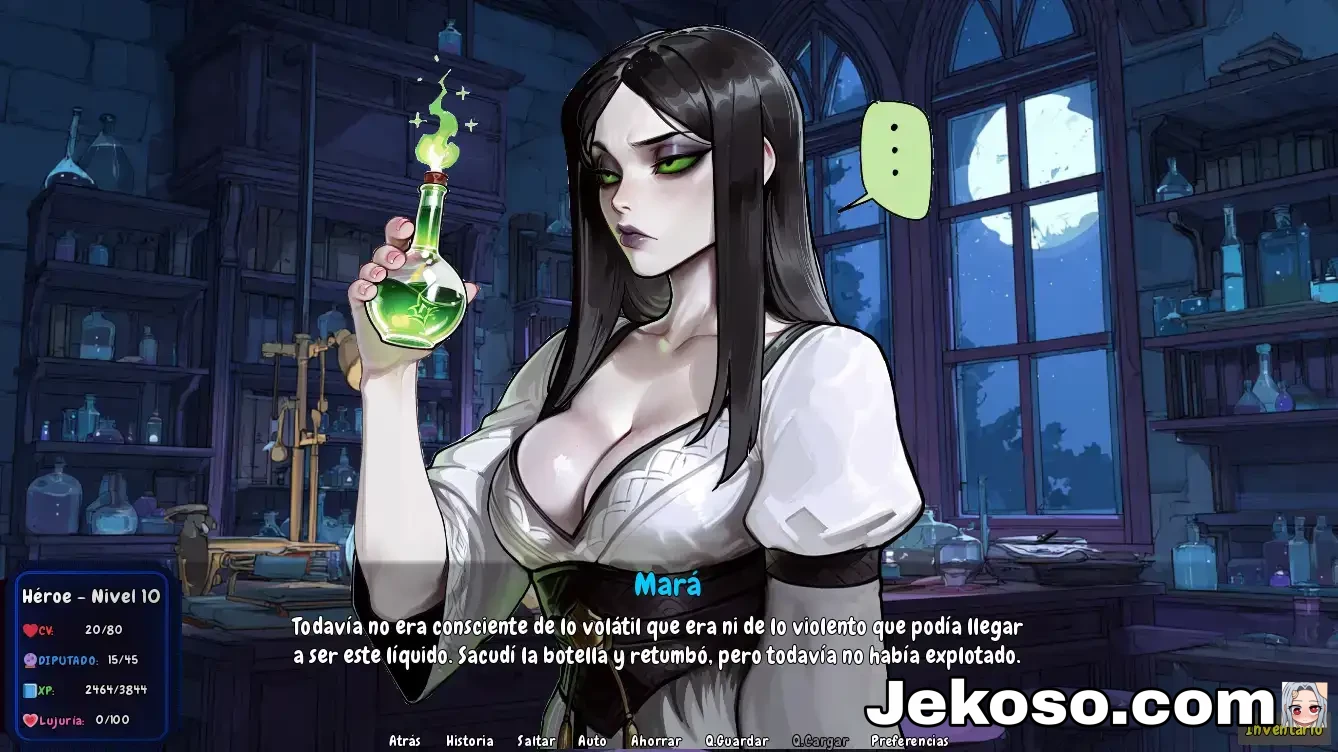Go back with the Atrás button
This screenshot has width=1338, height=752.
404,741
